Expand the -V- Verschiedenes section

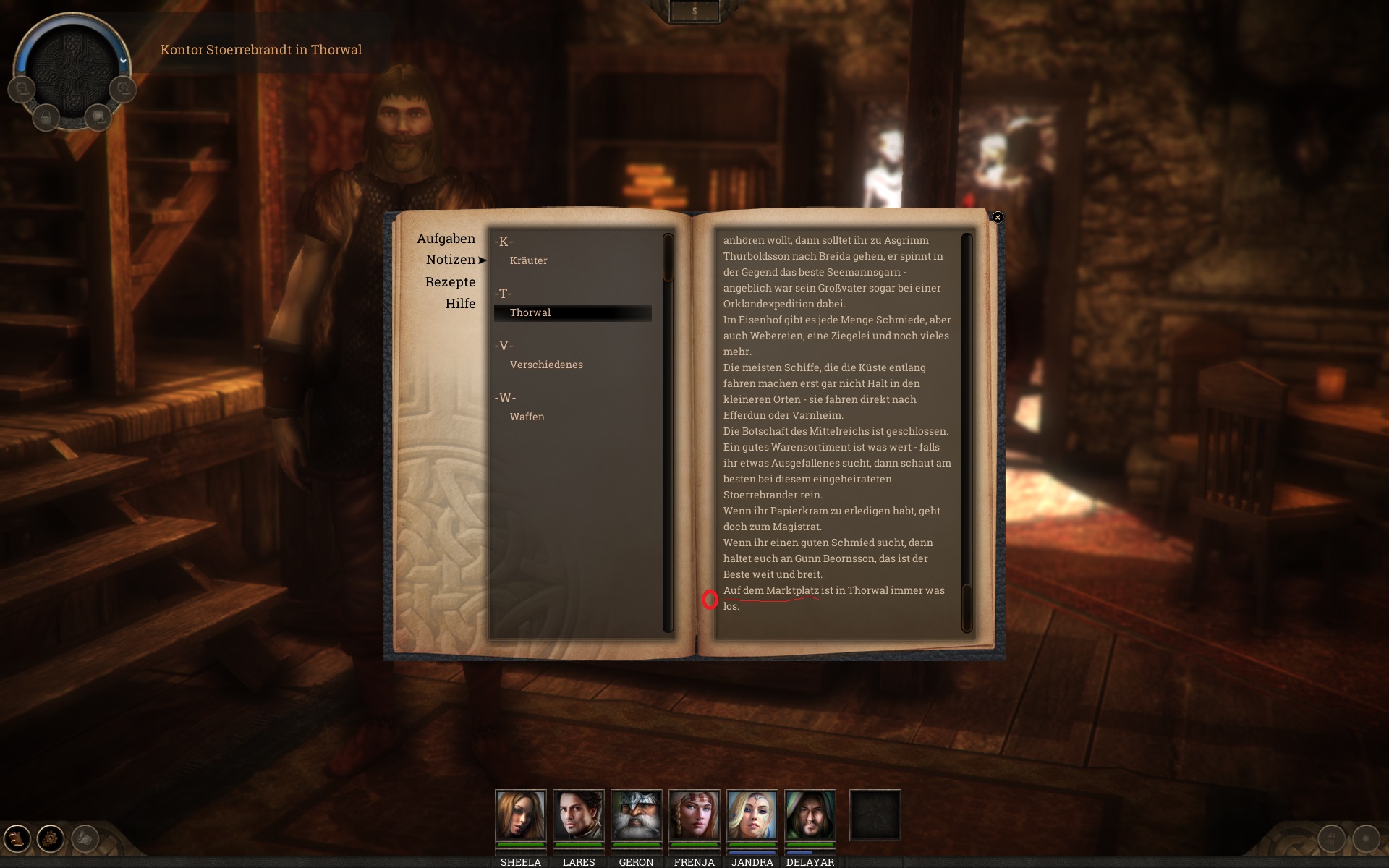click(x=504, y=345)
